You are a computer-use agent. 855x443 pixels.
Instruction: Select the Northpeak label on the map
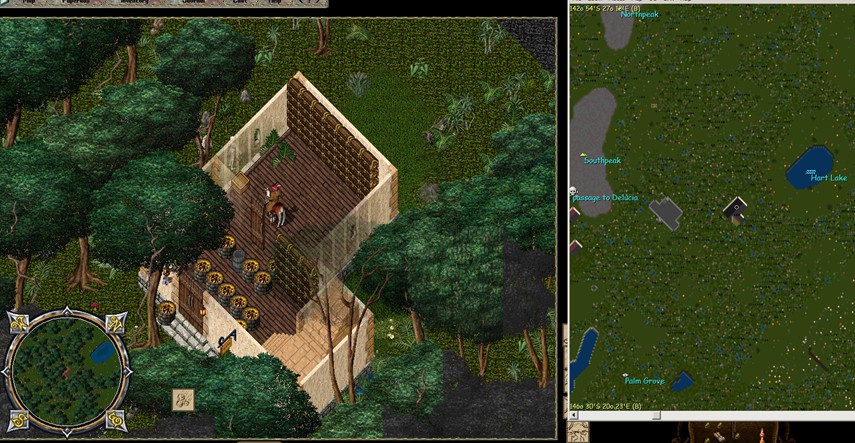pos(640,15)
